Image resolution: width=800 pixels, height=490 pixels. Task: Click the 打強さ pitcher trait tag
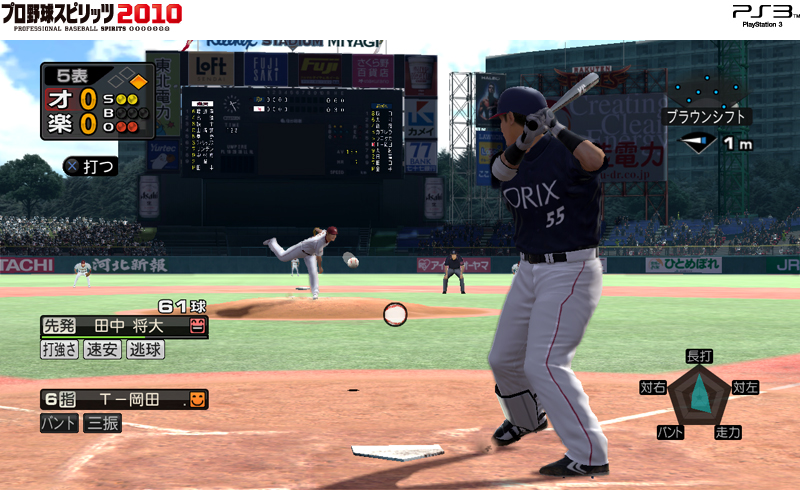(59, 350)
